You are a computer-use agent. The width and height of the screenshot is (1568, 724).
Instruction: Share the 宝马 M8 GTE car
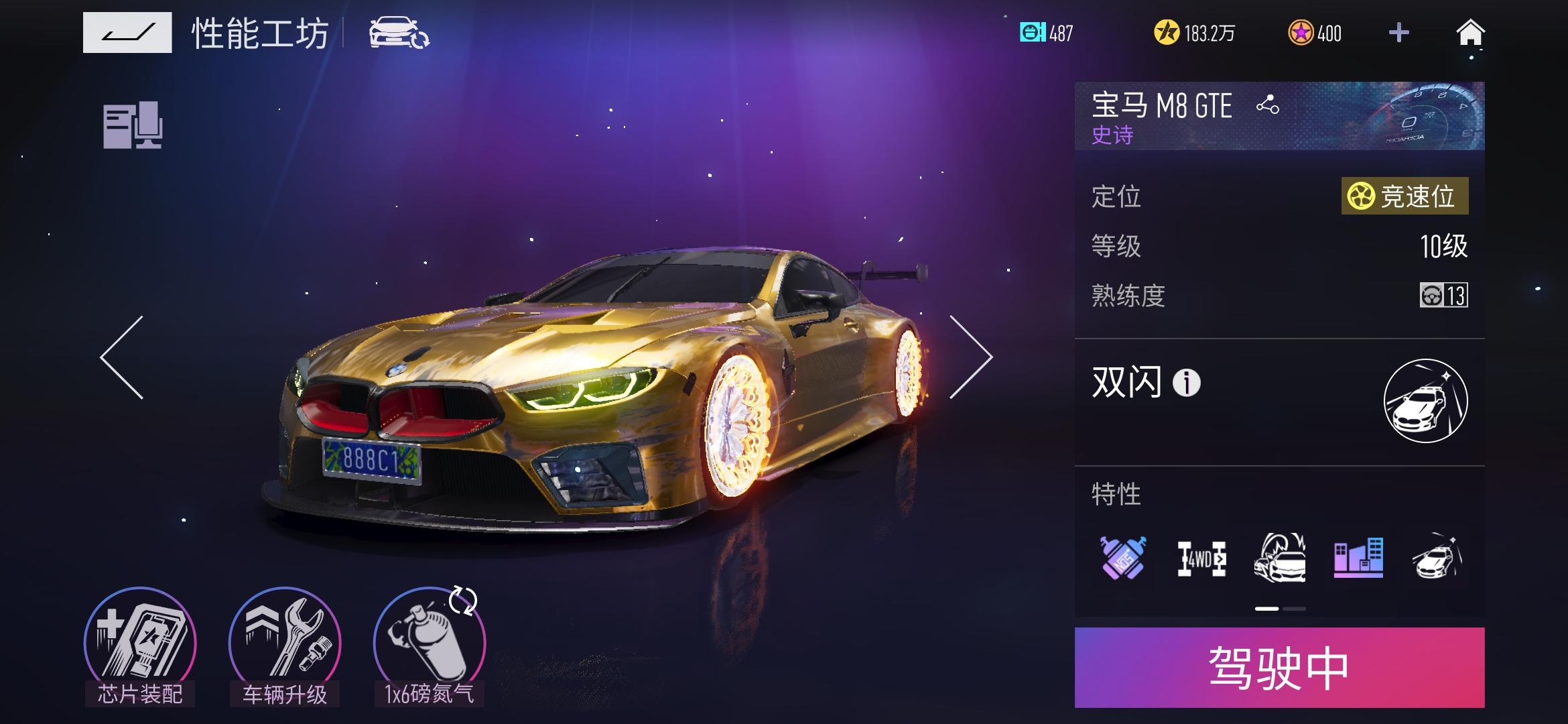(1267, 105)
